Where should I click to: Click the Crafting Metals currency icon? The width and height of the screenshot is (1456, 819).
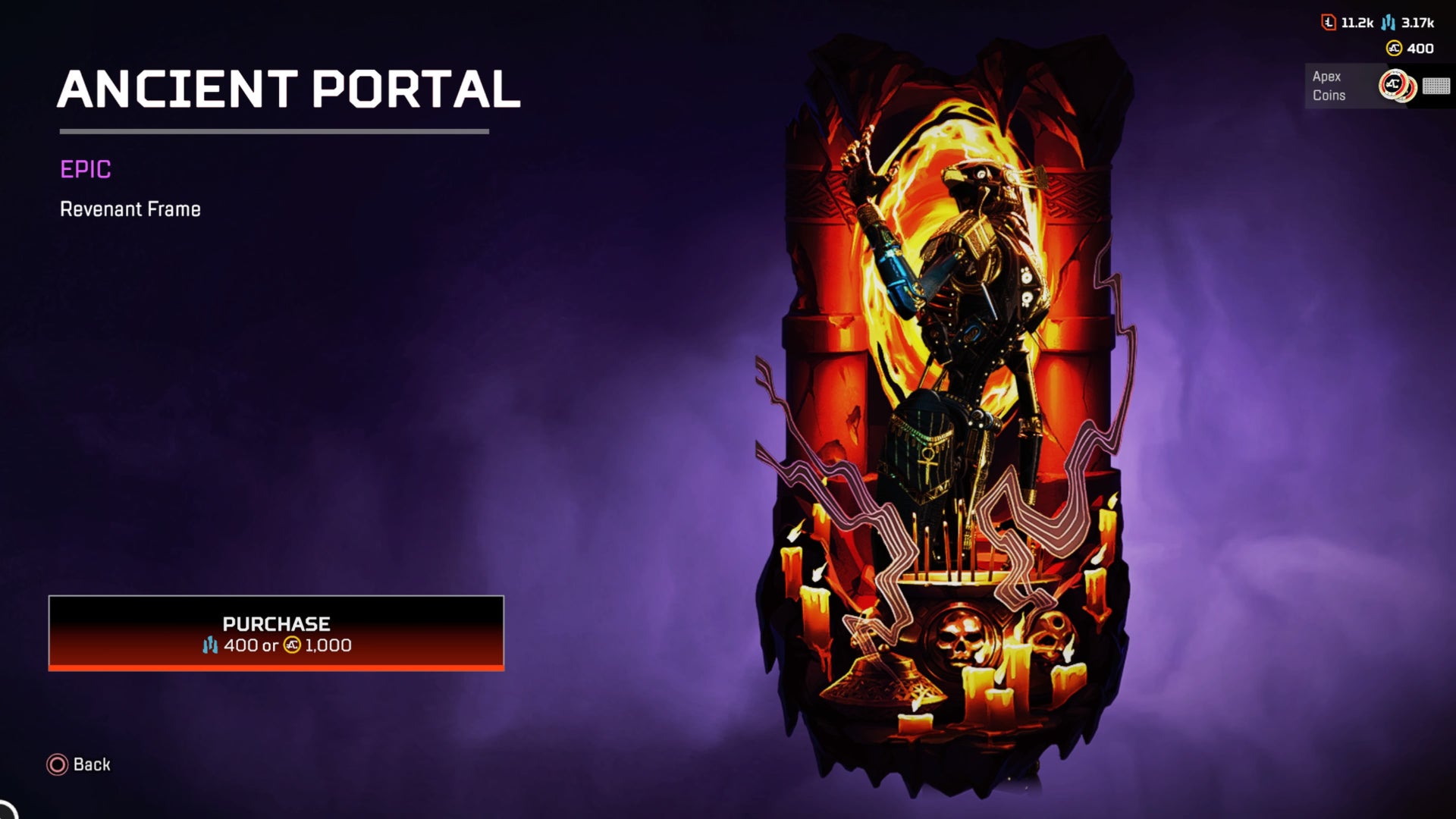click(1390, 24)
